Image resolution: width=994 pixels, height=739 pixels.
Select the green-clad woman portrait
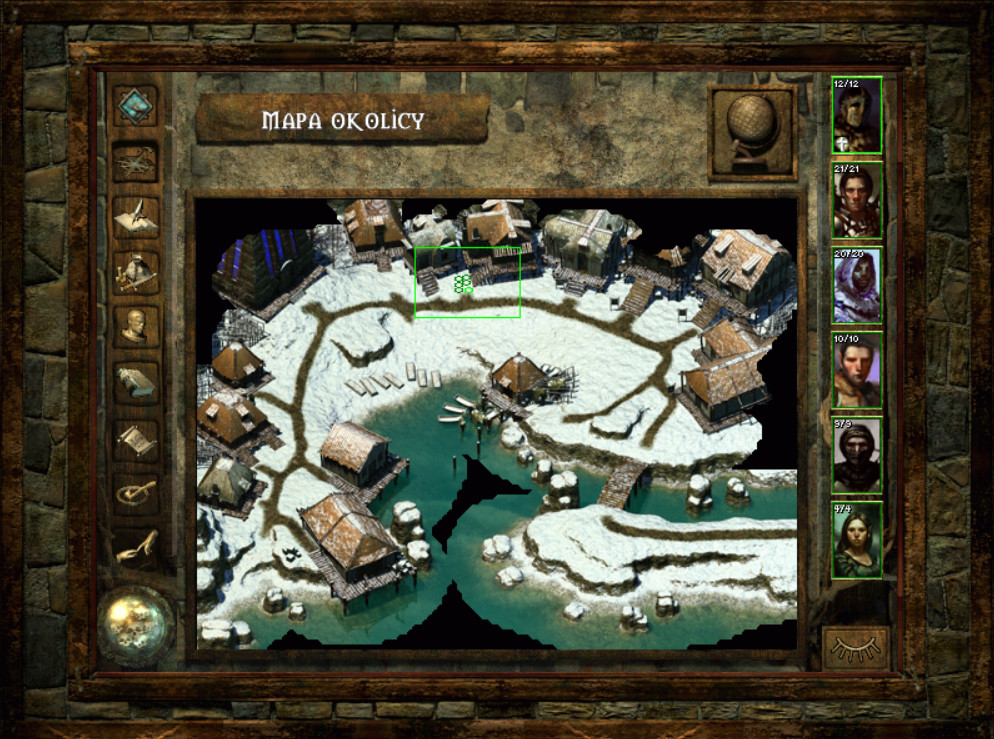click(x=857, y=540)
